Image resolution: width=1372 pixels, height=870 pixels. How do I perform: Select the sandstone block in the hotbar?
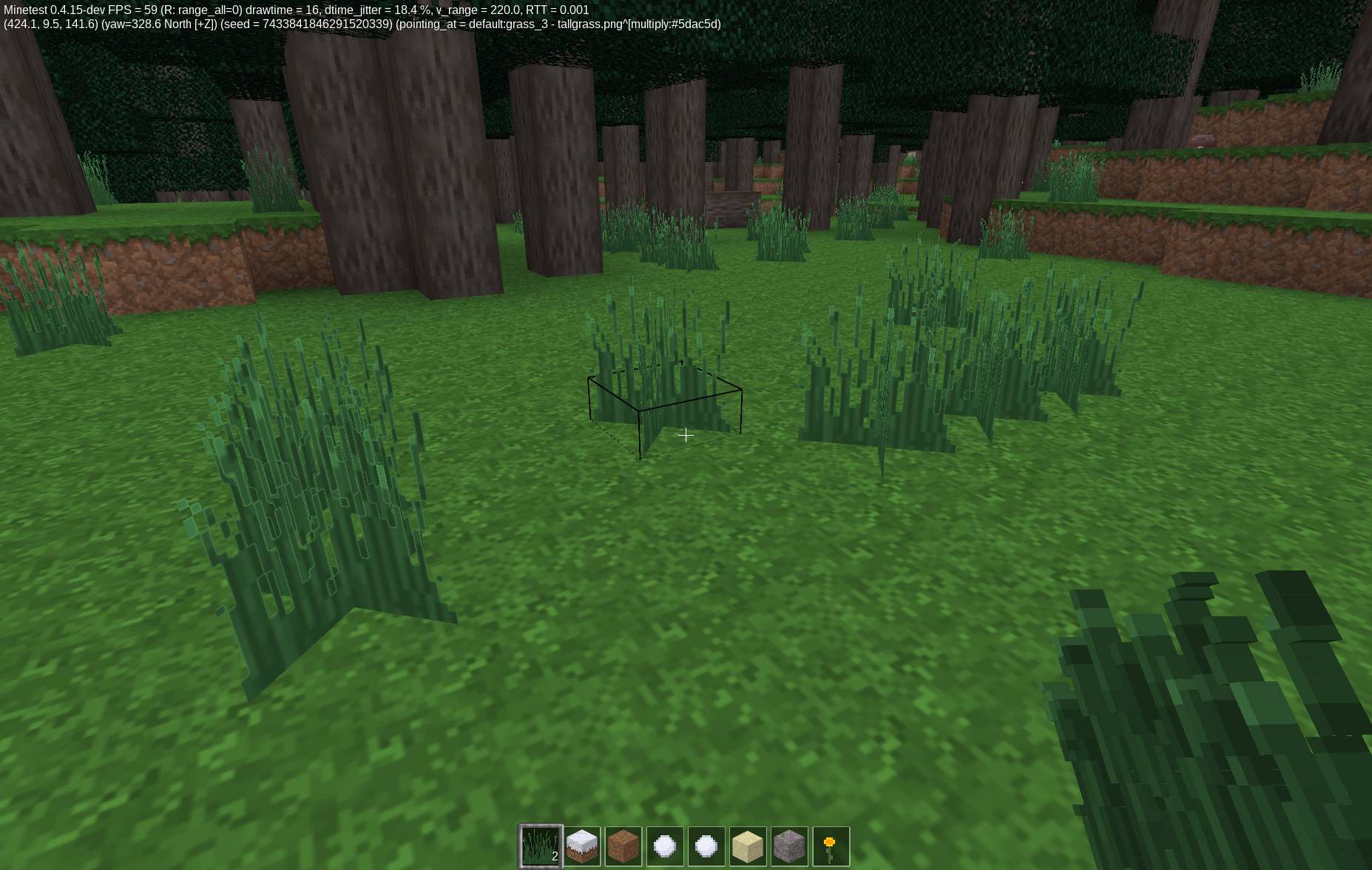pos(749,846)
